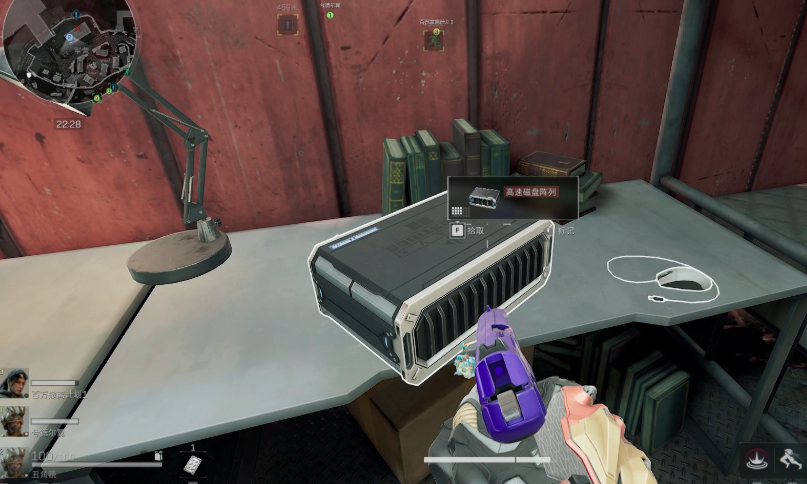Click the green running-man extraction marker
Image resolution: width=807 pixels, height=484 pixels.
[x=433, y=39]
